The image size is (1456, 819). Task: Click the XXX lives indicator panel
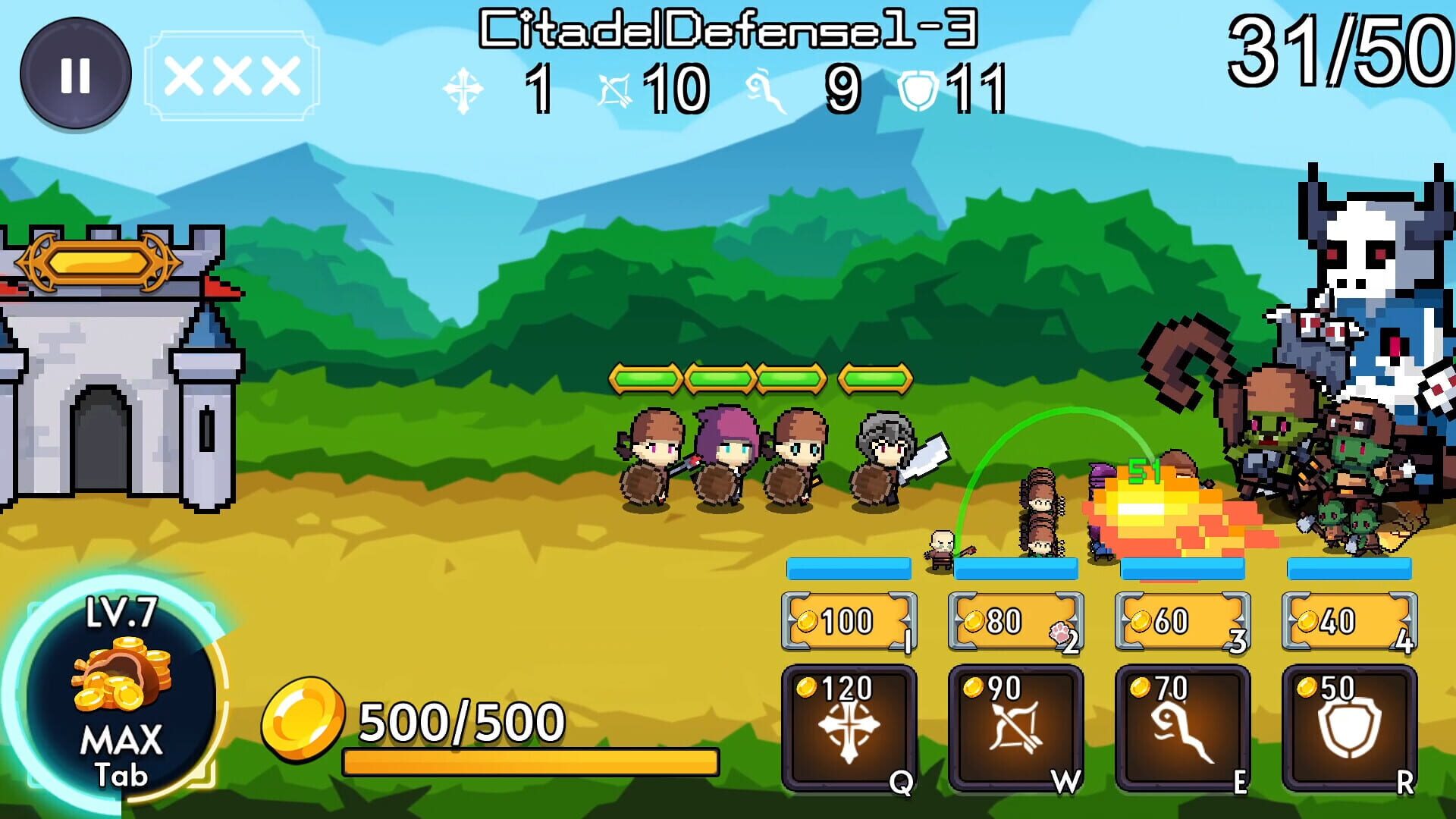click(x=230, y=72)
